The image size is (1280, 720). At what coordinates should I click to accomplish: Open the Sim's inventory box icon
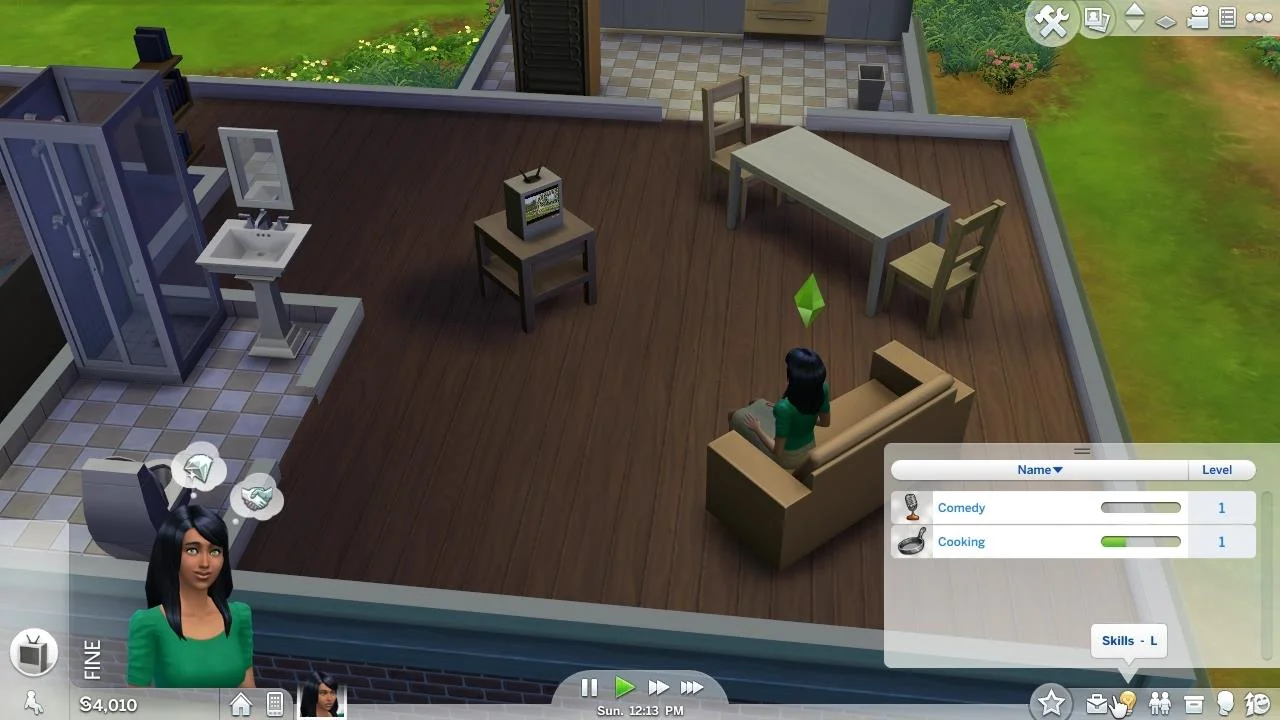(x=1191, y=703)
